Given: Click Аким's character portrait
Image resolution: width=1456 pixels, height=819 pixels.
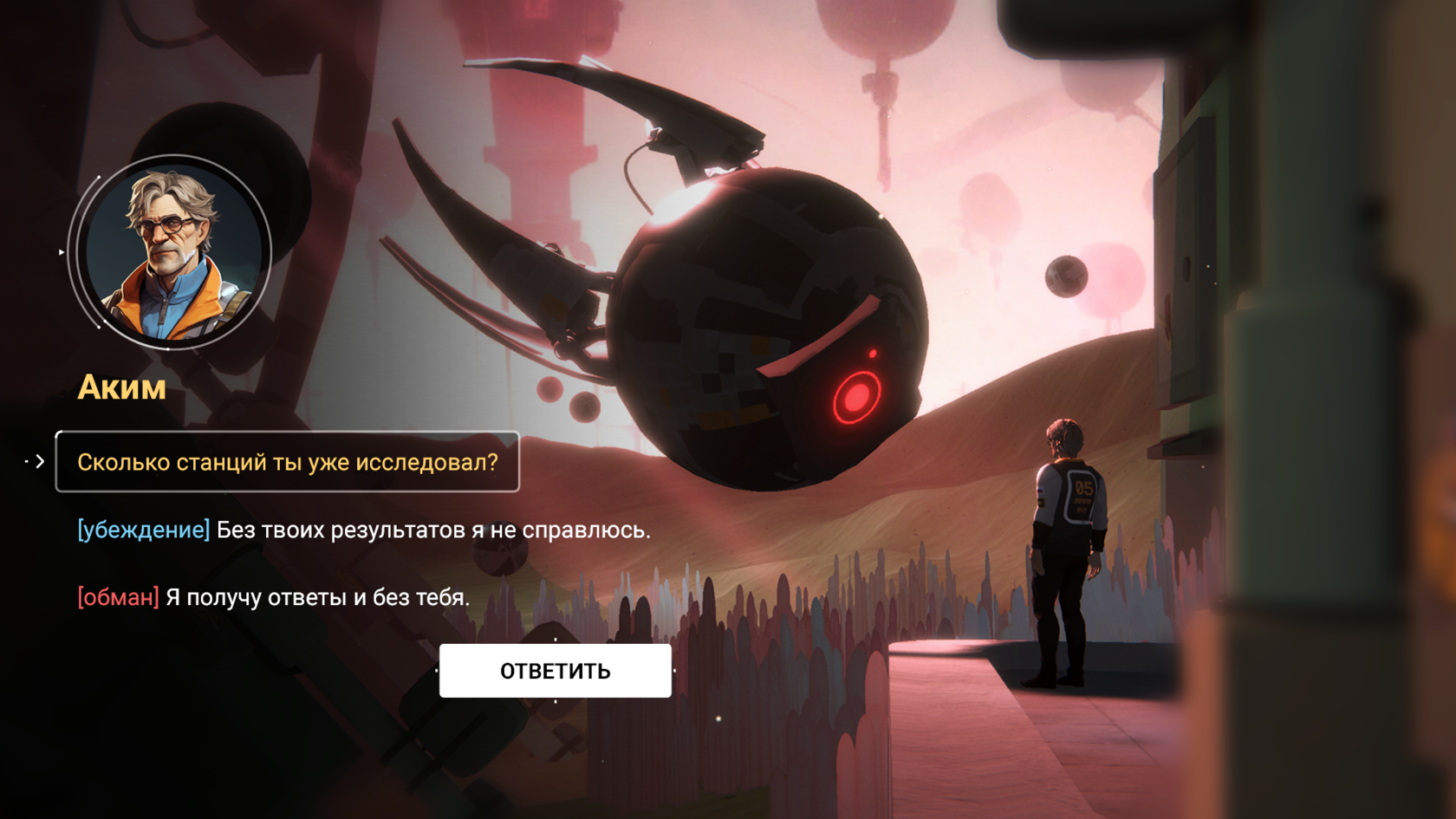Looking at the screenshot, I should (x=172, y=252).
